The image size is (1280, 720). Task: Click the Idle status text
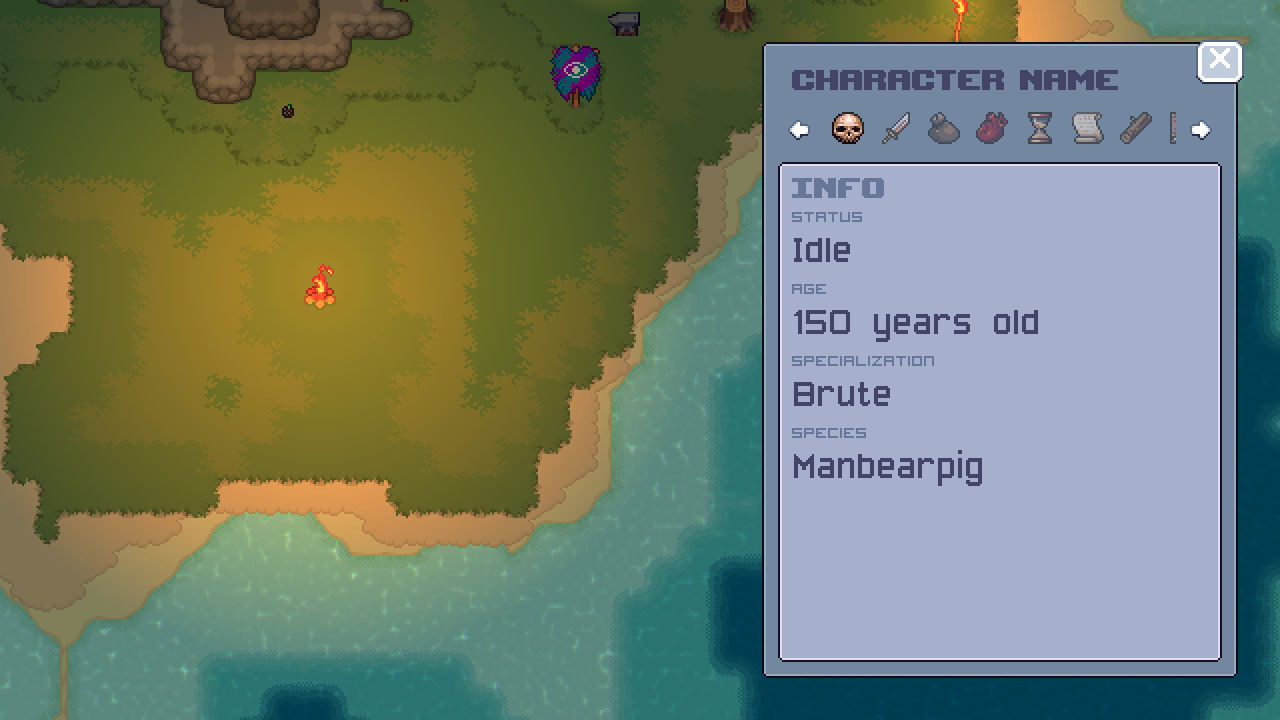pos(821,251)
